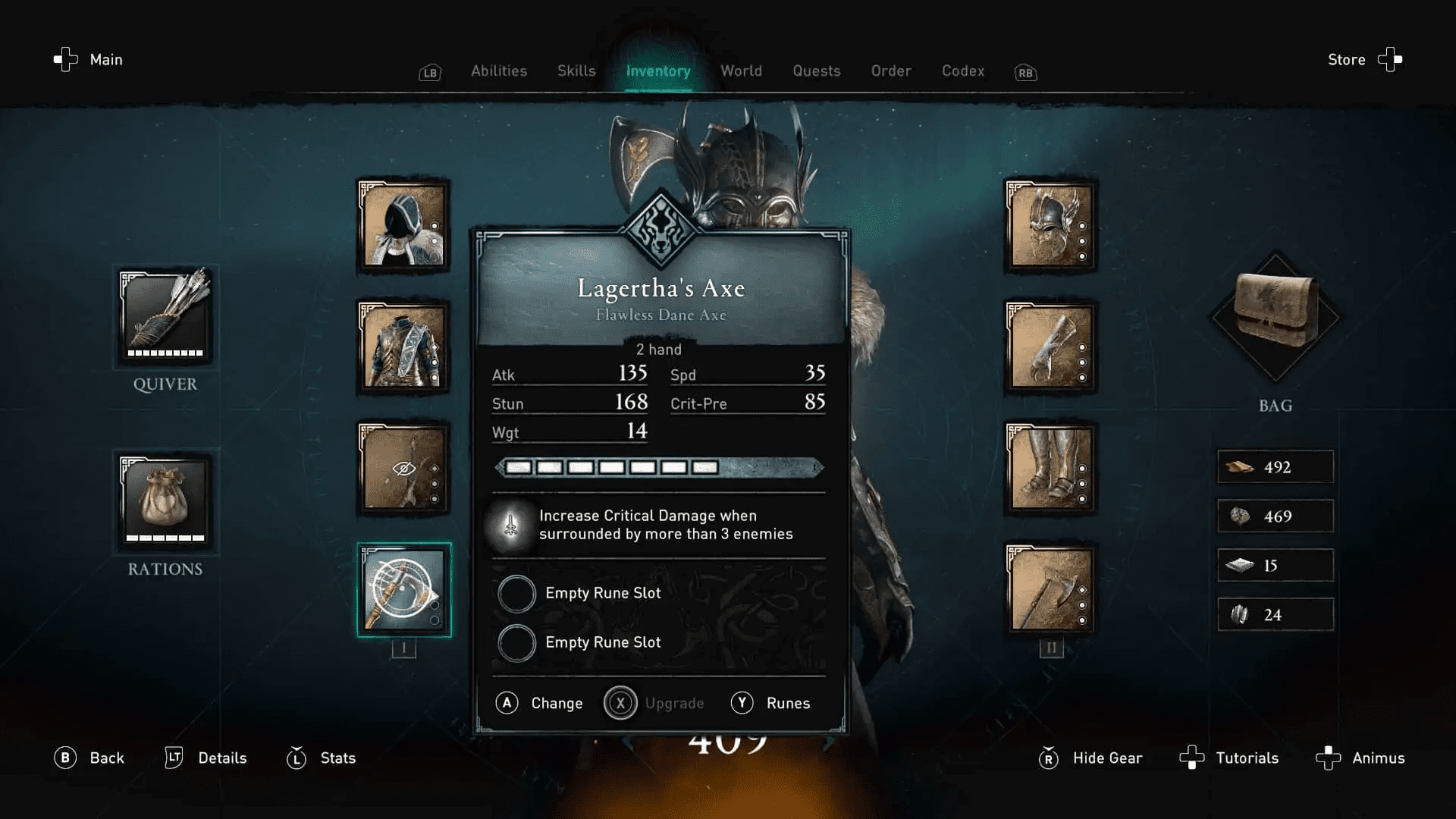Open the Quests tab

pos(817,71)
